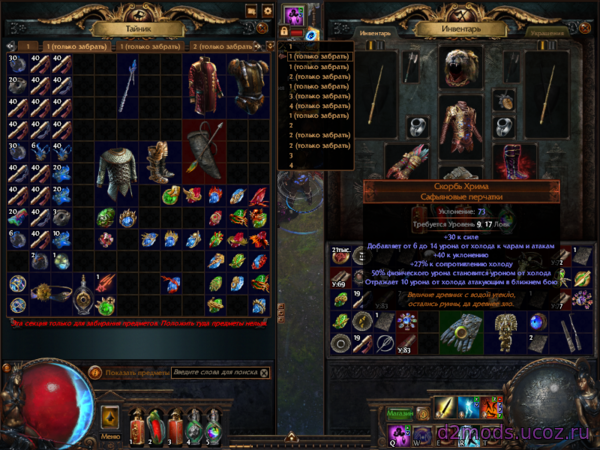Image resolution: width=600 pixels, height=450 pixels.
Task: Select the chainmail armour in stash
Action: tap(116, 168)
